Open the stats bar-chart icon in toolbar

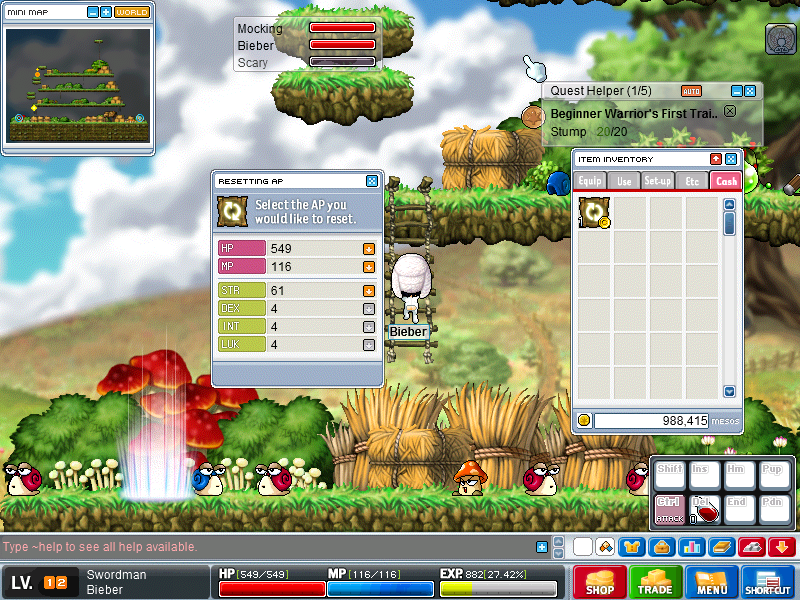point(691,547)
